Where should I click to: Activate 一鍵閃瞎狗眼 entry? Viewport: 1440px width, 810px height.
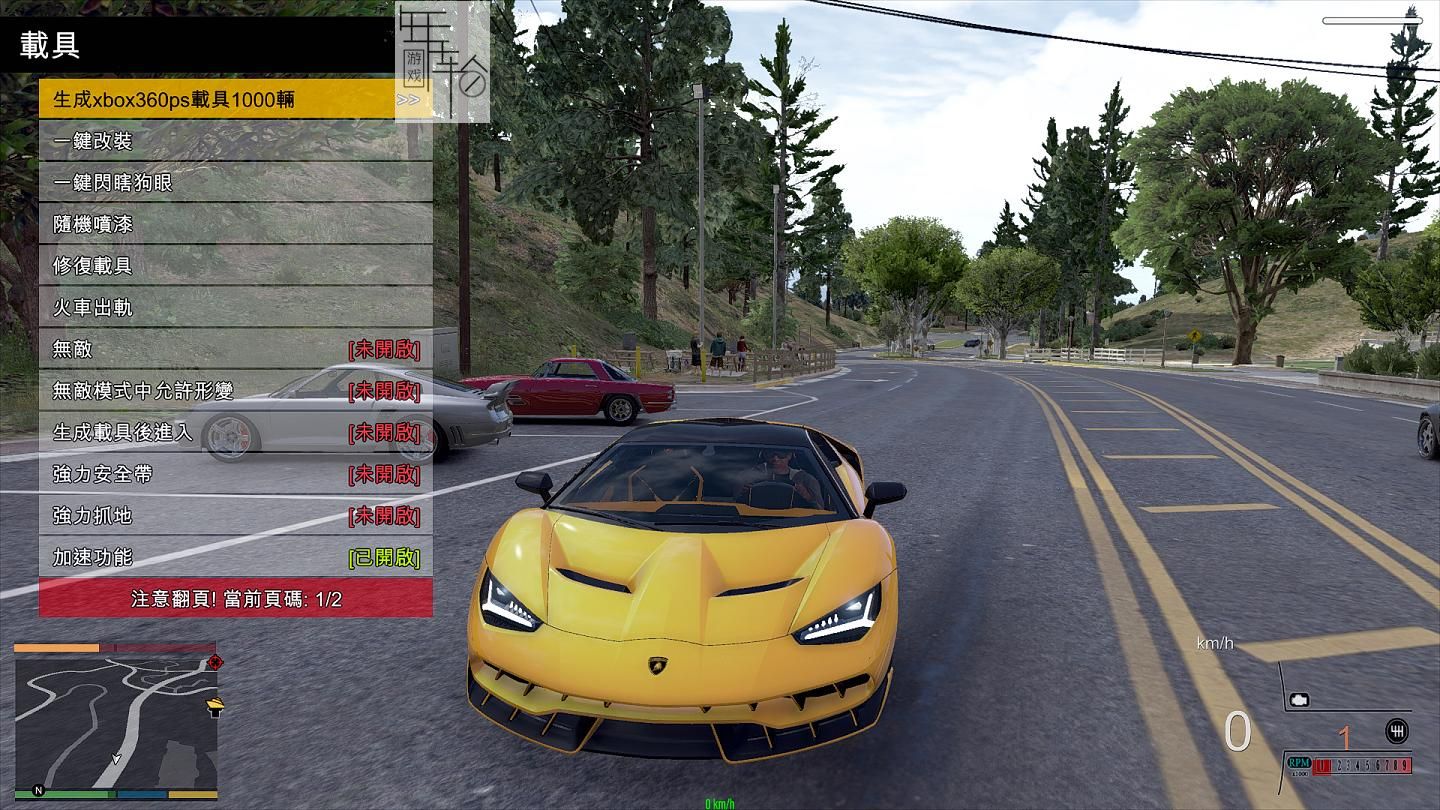point(235,182)
